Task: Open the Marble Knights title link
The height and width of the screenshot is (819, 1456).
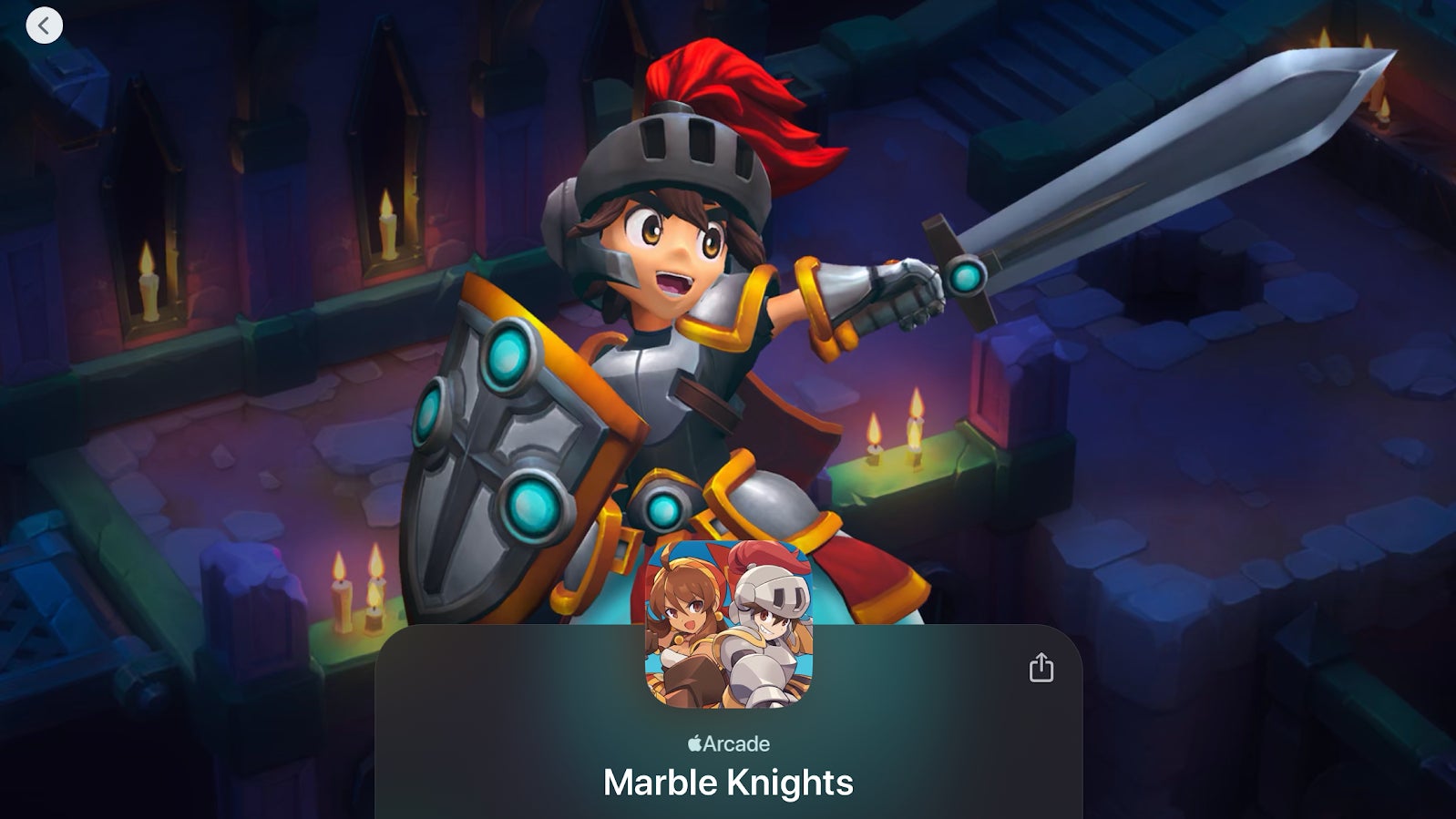Action: point(727,782)
